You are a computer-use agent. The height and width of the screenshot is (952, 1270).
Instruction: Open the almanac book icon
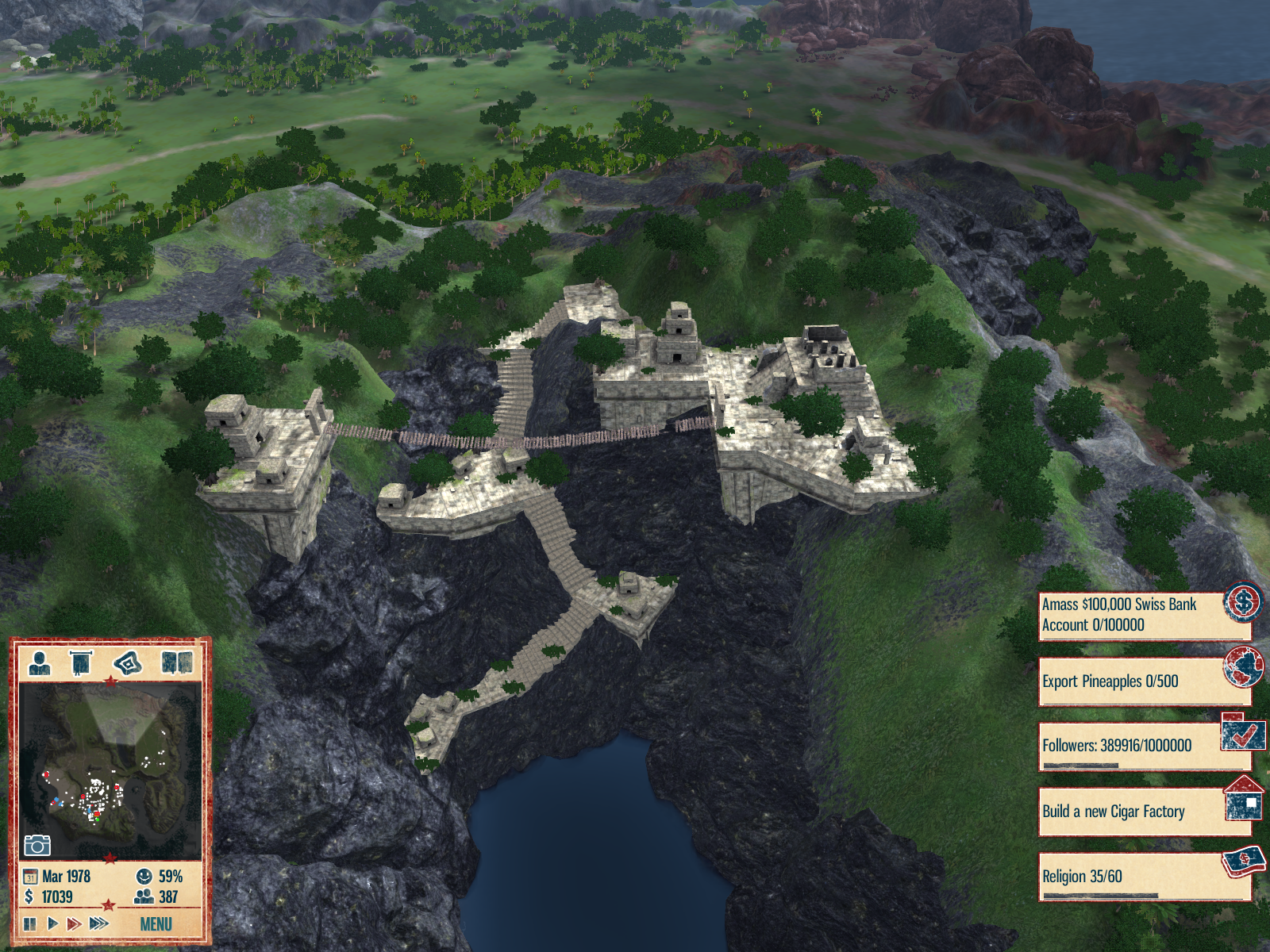(x=176, y=662)
